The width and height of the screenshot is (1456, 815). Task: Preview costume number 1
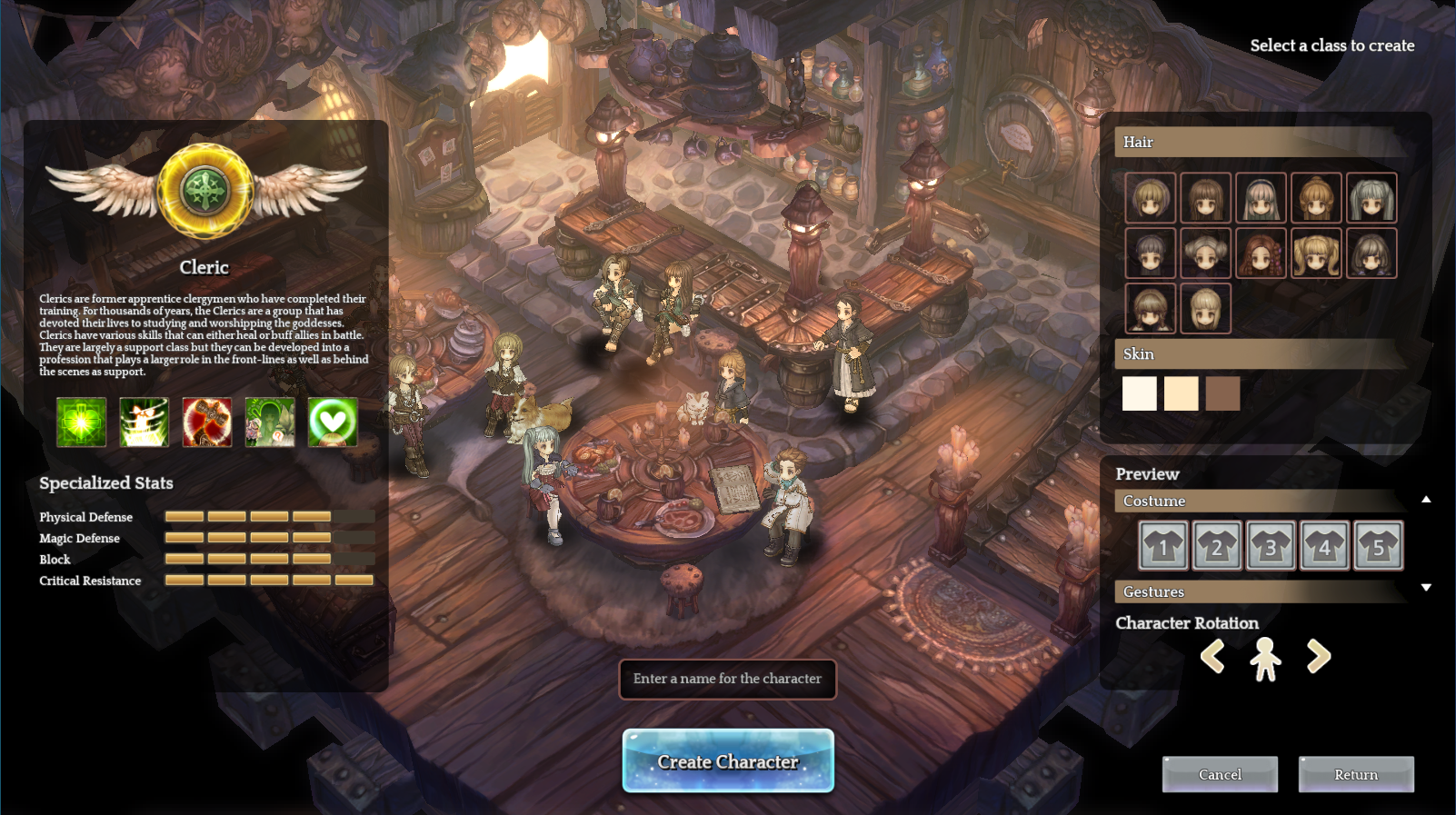tap(1163, 546)
